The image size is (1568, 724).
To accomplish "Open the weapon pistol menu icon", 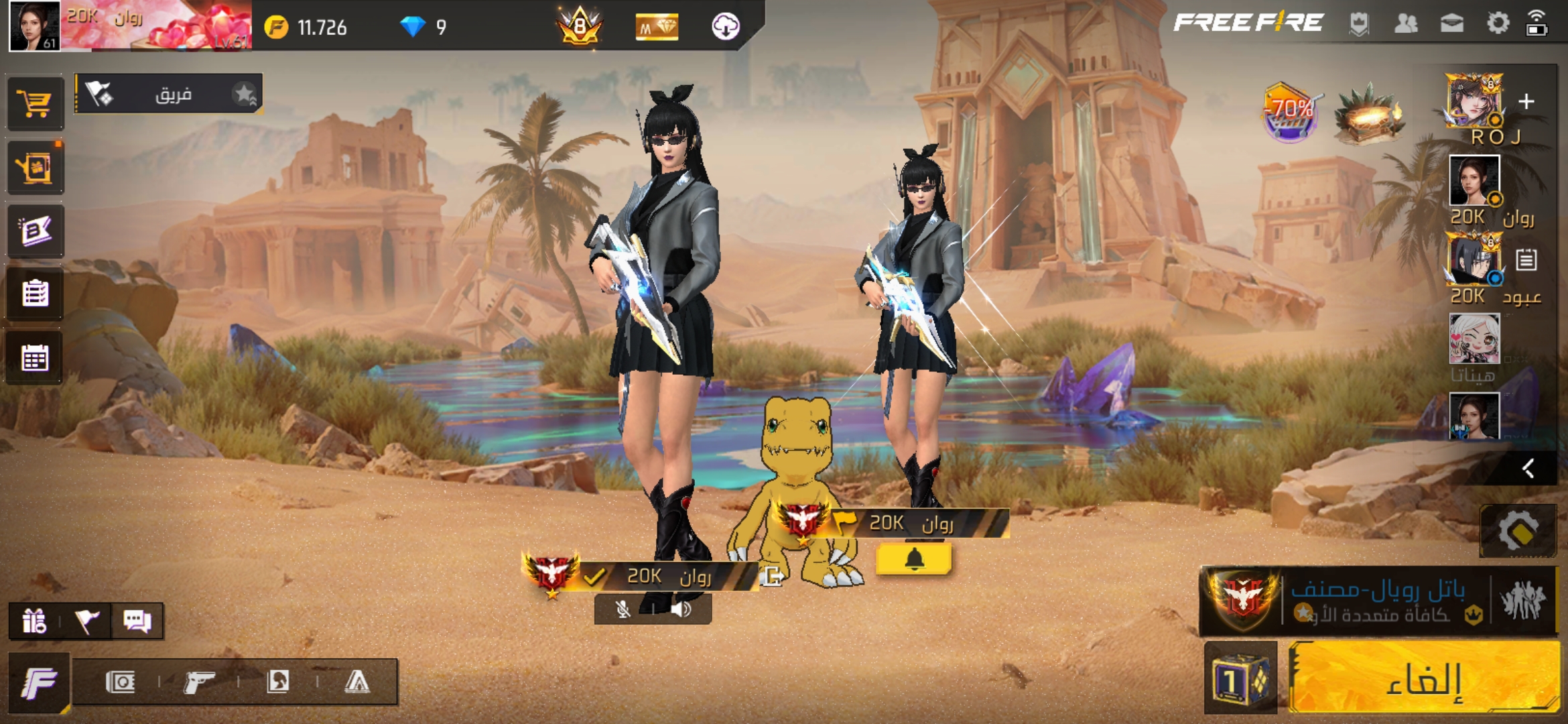I will [x=199, y=682].
